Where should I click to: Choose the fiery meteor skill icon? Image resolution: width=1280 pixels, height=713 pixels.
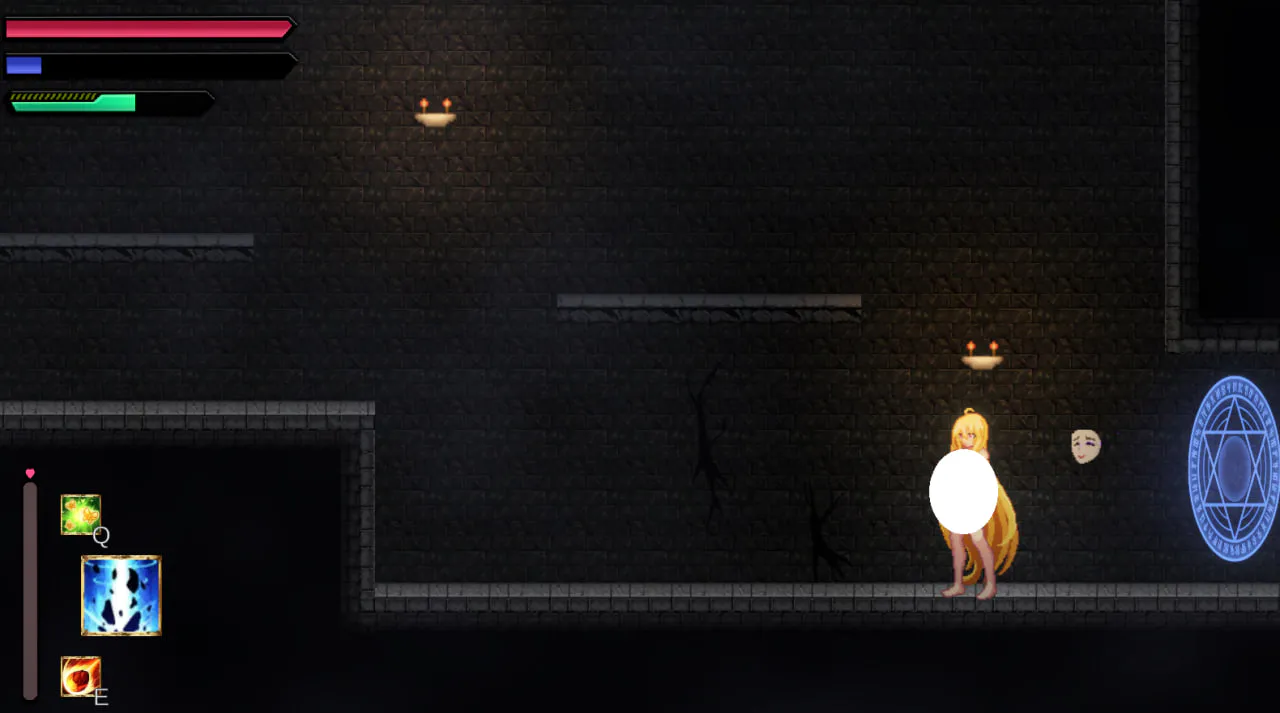point(80,676)
